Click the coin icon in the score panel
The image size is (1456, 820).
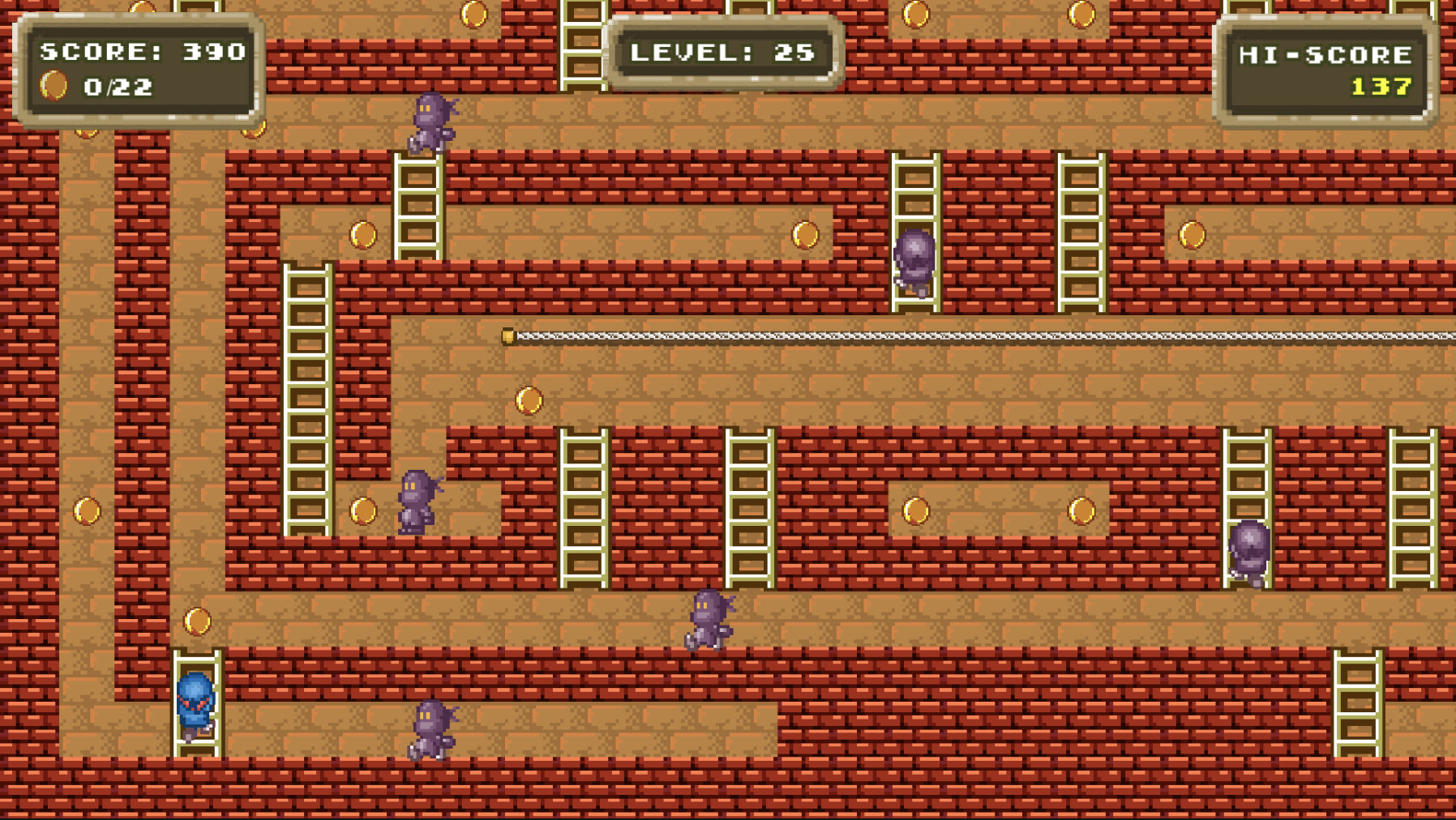pos(54,83)
